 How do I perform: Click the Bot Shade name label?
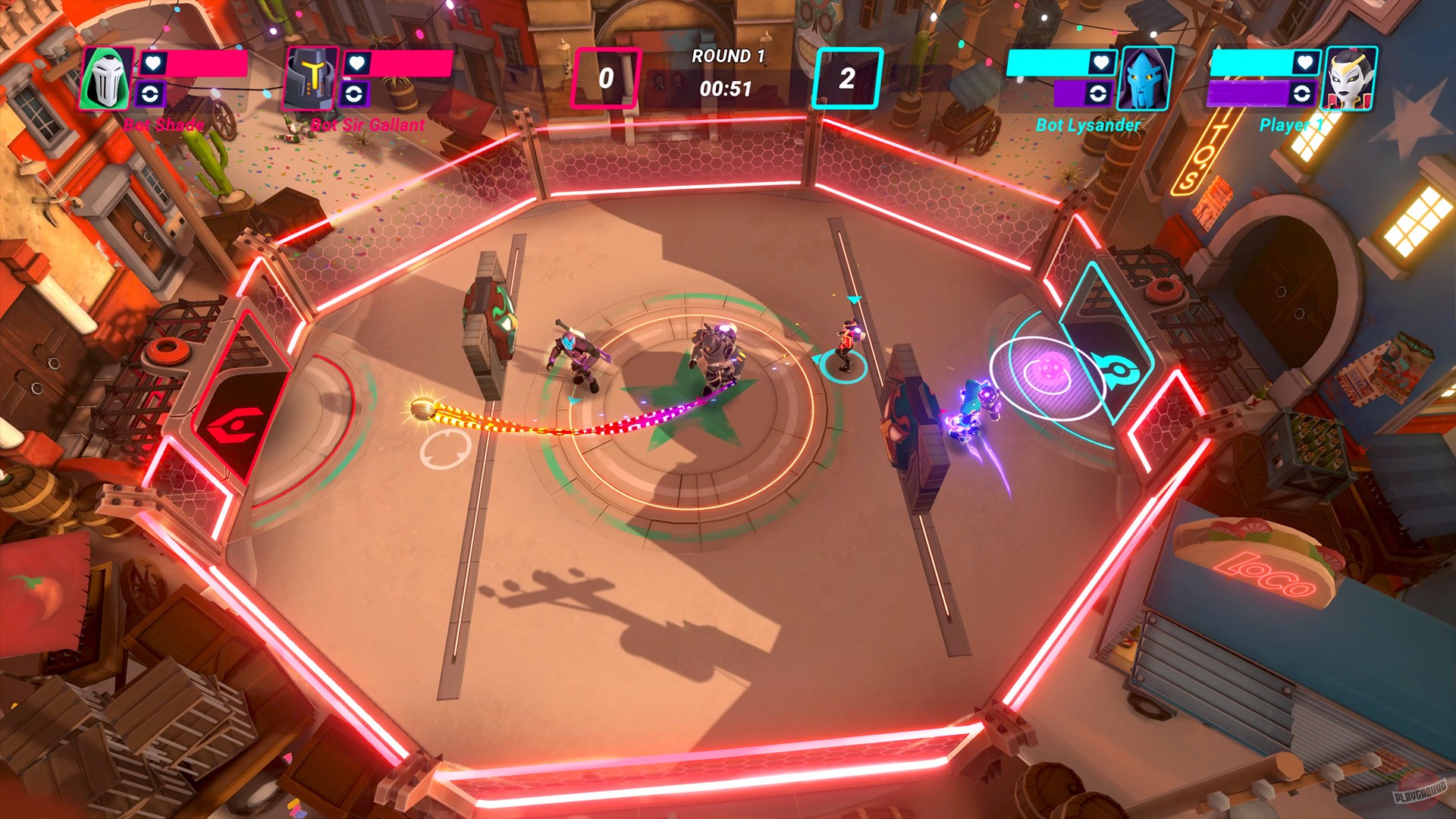[164, 125]
